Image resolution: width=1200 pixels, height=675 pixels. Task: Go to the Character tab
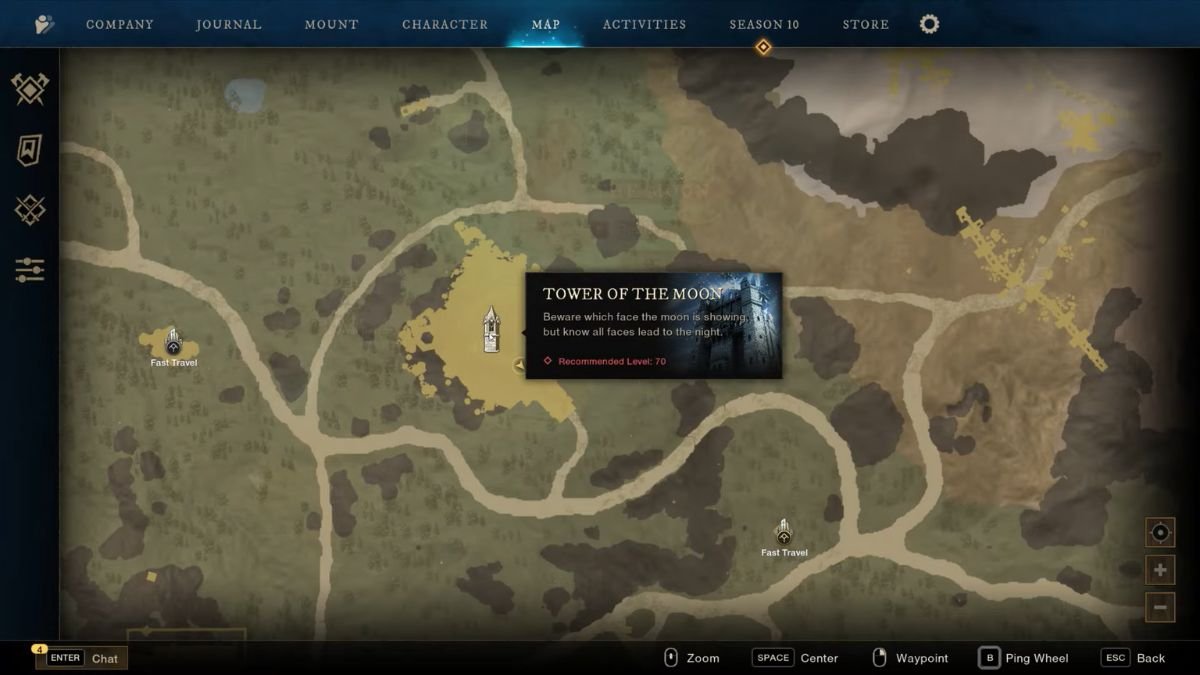[x=445, y=24]
